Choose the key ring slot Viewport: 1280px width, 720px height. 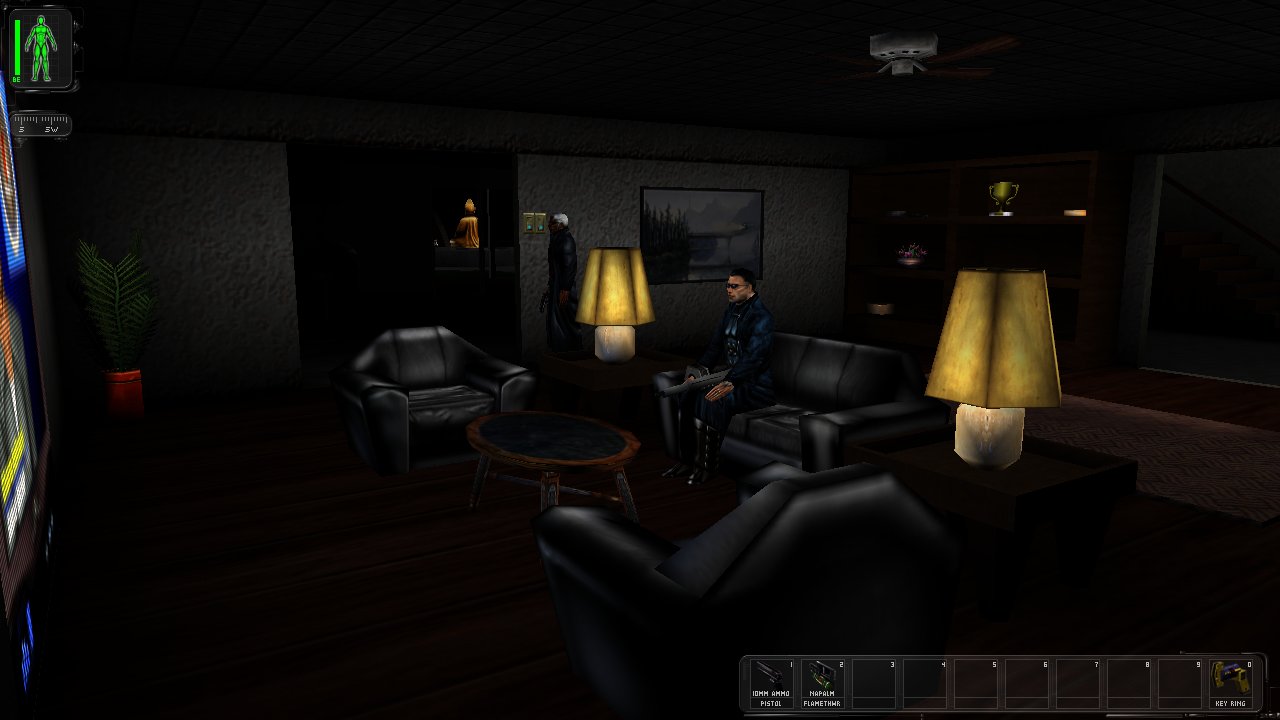(x=1231, y=682)
